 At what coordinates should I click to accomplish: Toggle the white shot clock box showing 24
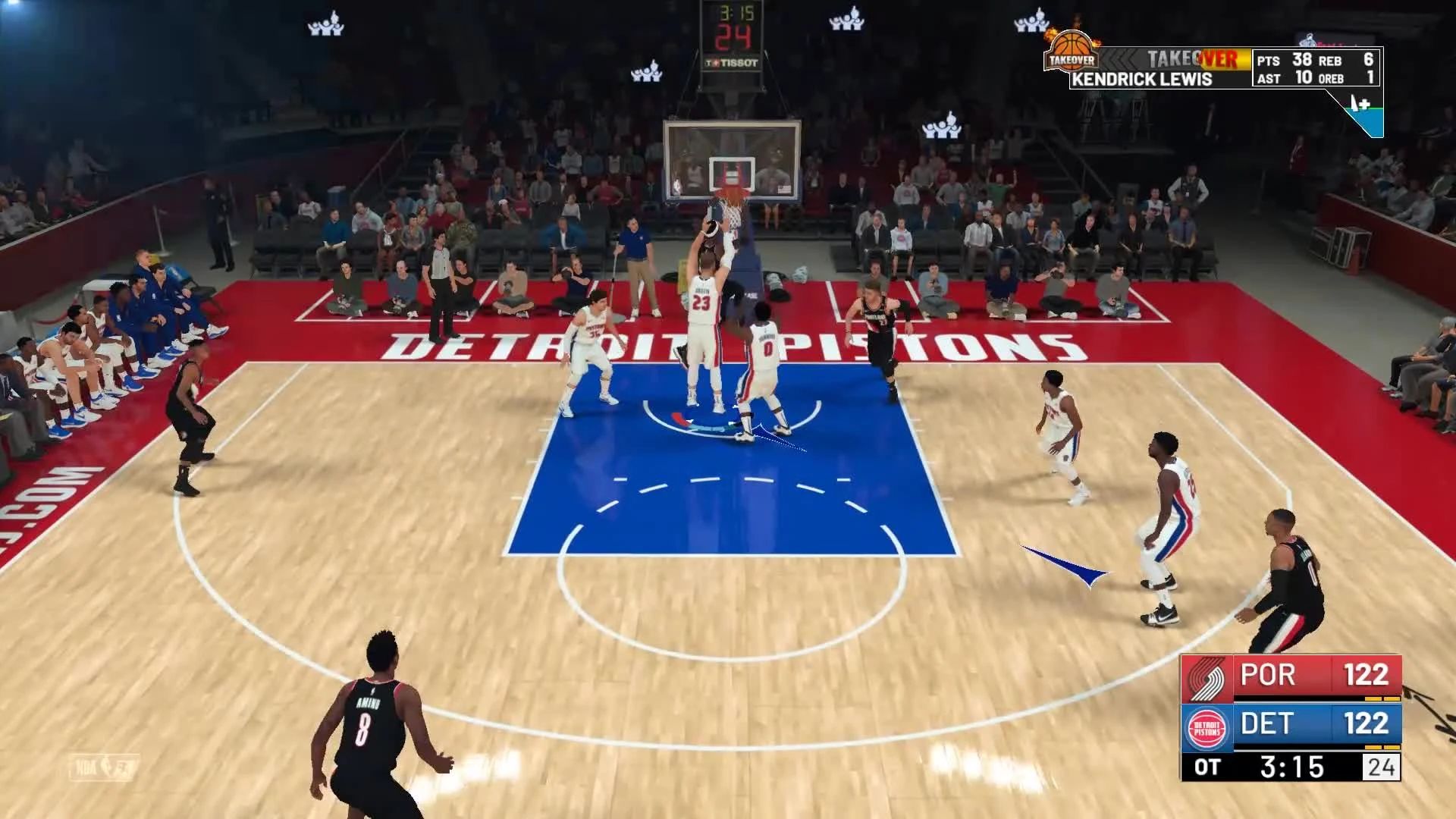click(x=1382, y=769)
